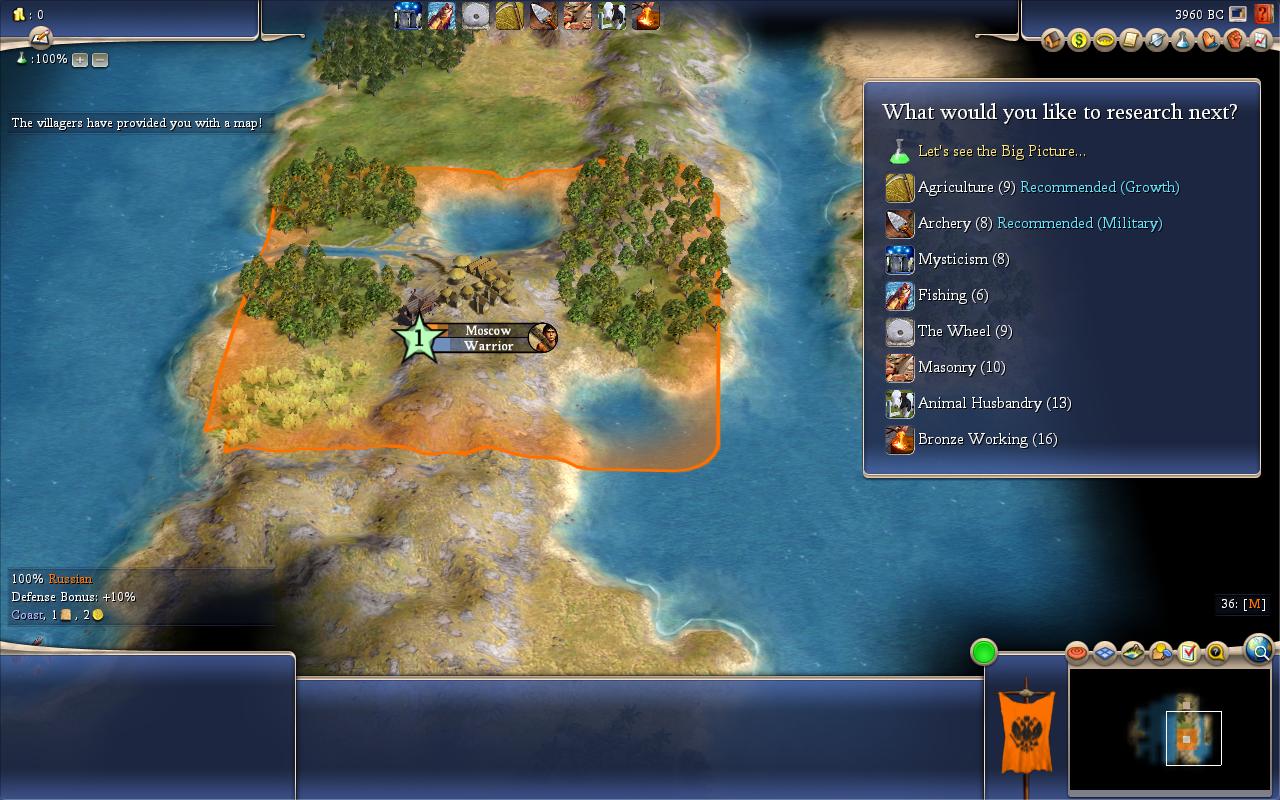Open the globe view magnifier button
This screenshot has height=800, width=1280.
pyautogui.click(x=1259, y=650)
